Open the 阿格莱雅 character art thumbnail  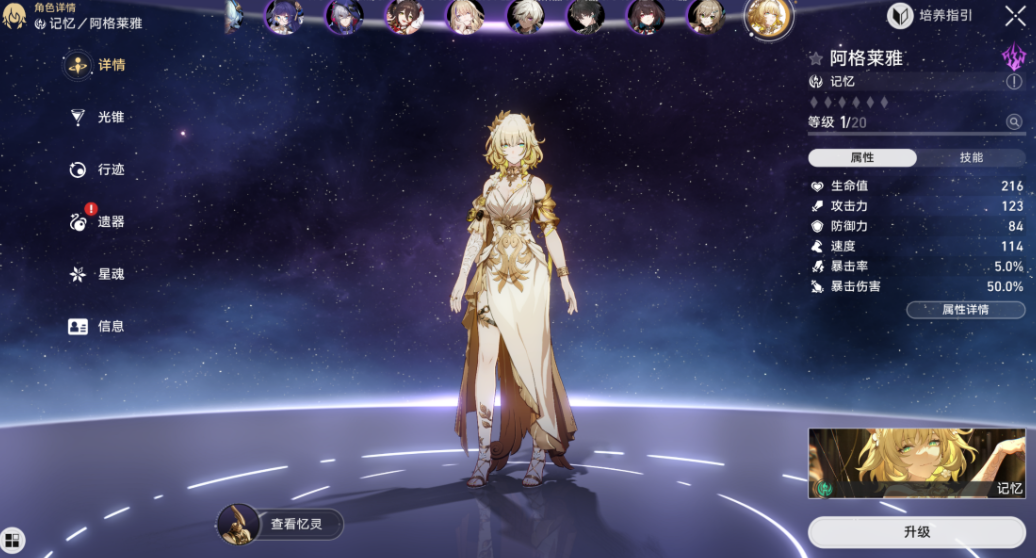(x=917, y=464)
